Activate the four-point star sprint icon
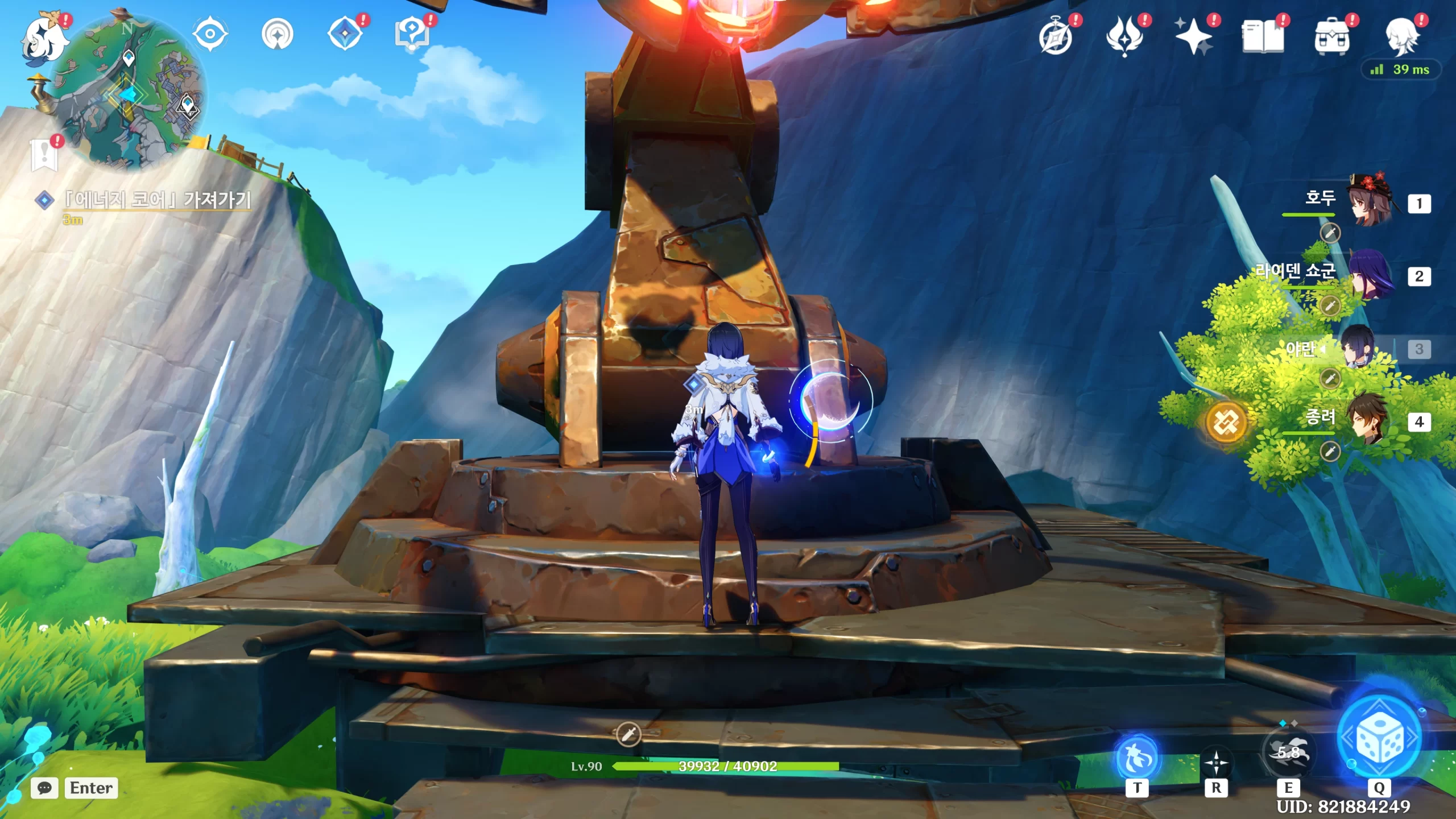The height and width of the screenshot is (819, 1456). [x=1216, y=762]
